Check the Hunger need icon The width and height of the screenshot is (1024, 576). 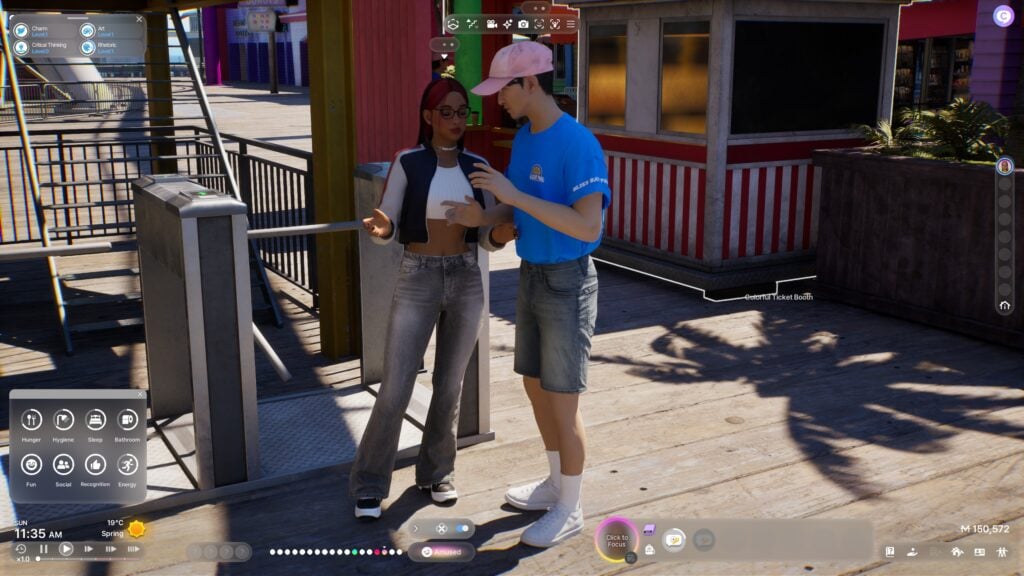coord(31,420)
